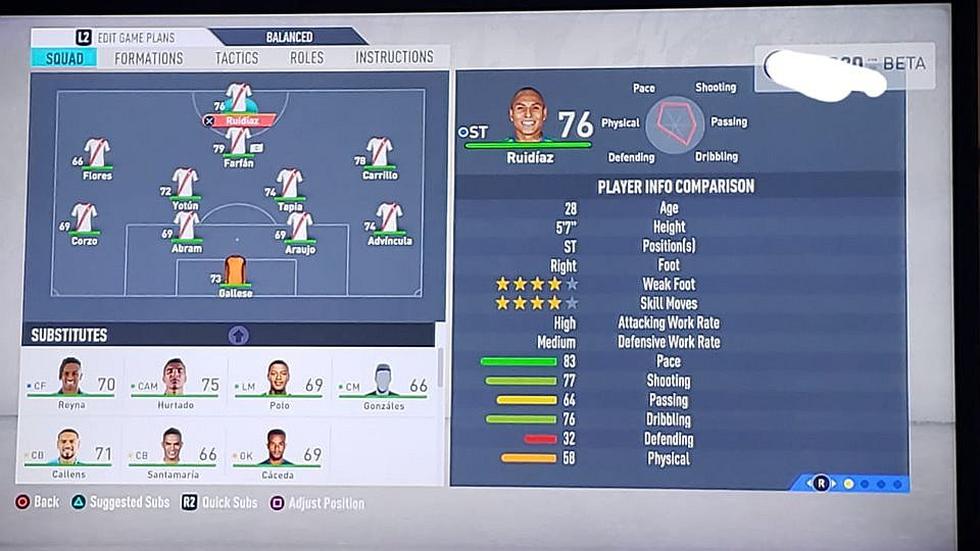Select Carrillo on the right wing

pyautogui.click(x=379, y=156)
